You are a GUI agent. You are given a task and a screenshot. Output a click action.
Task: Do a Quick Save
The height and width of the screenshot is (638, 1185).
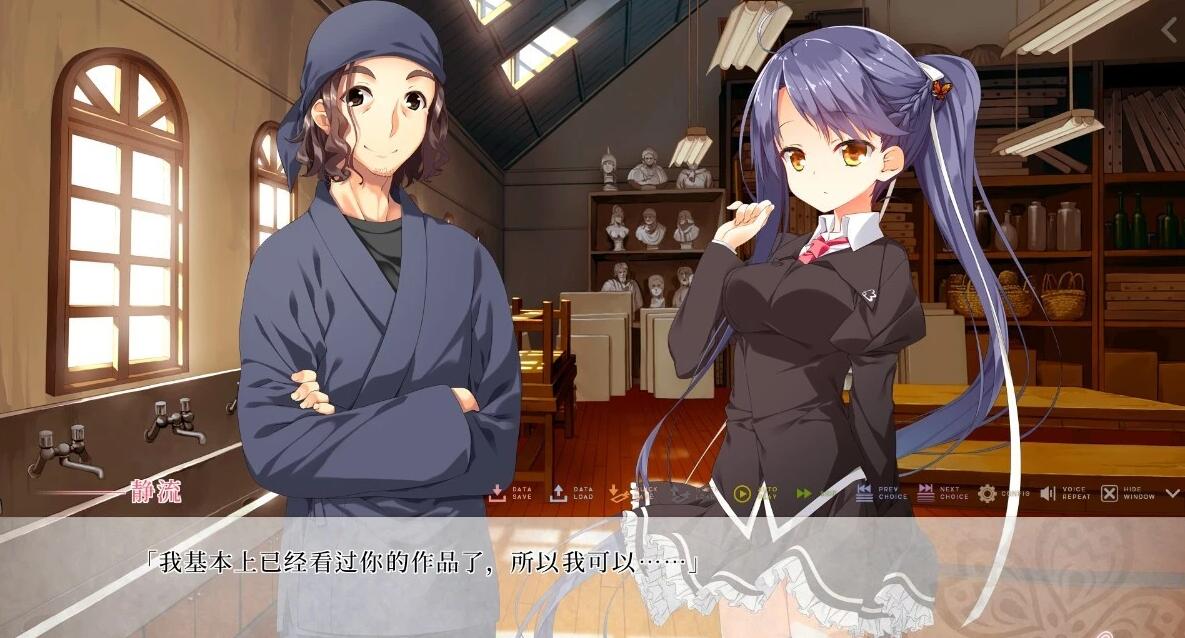coord(631,493)
